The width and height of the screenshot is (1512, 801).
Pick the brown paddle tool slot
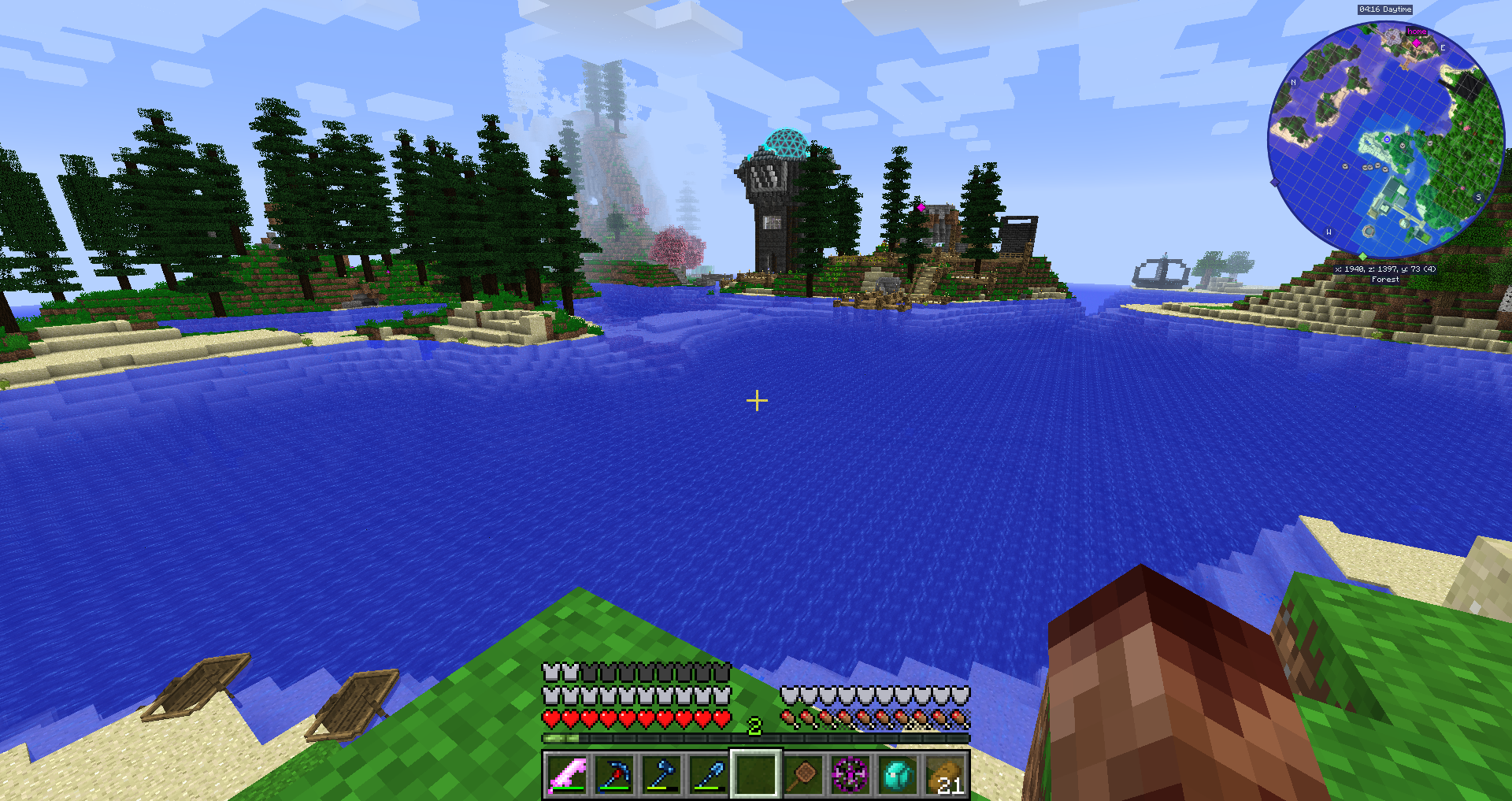[x=803, y=775]
